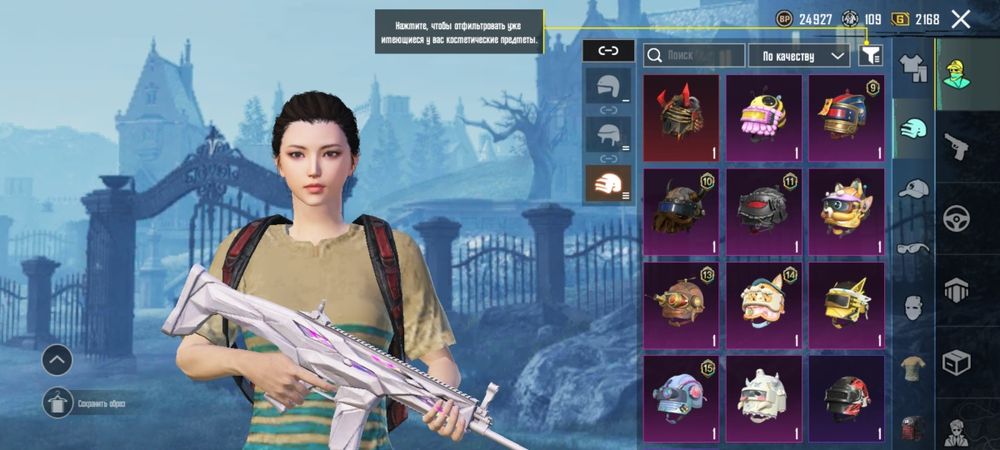Image resolution: width=1000 pixels, height=450 pixels.
Task: Pick the shiba dog helmet with goggles
Action: (847, 212)
